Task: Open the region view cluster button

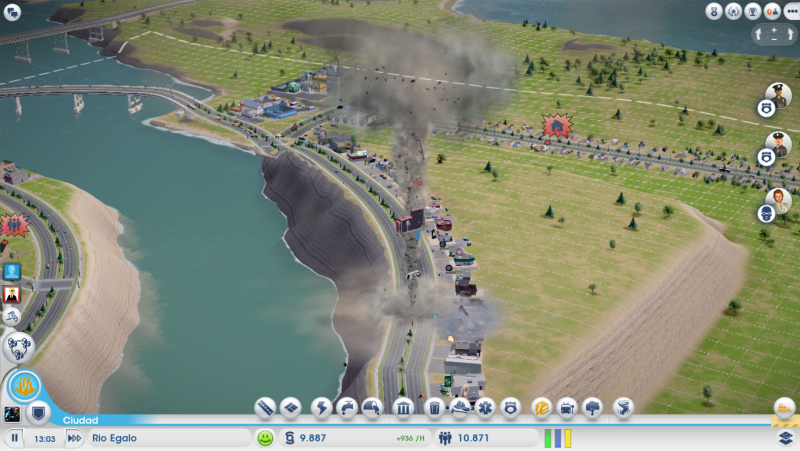Action: 19,347
